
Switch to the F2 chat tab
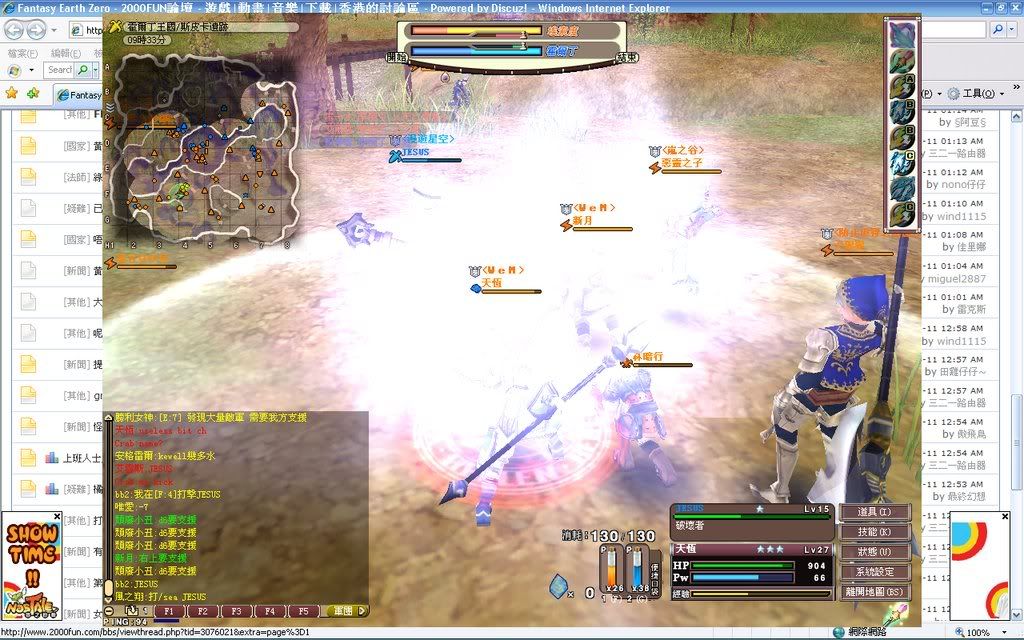(202, 611)
